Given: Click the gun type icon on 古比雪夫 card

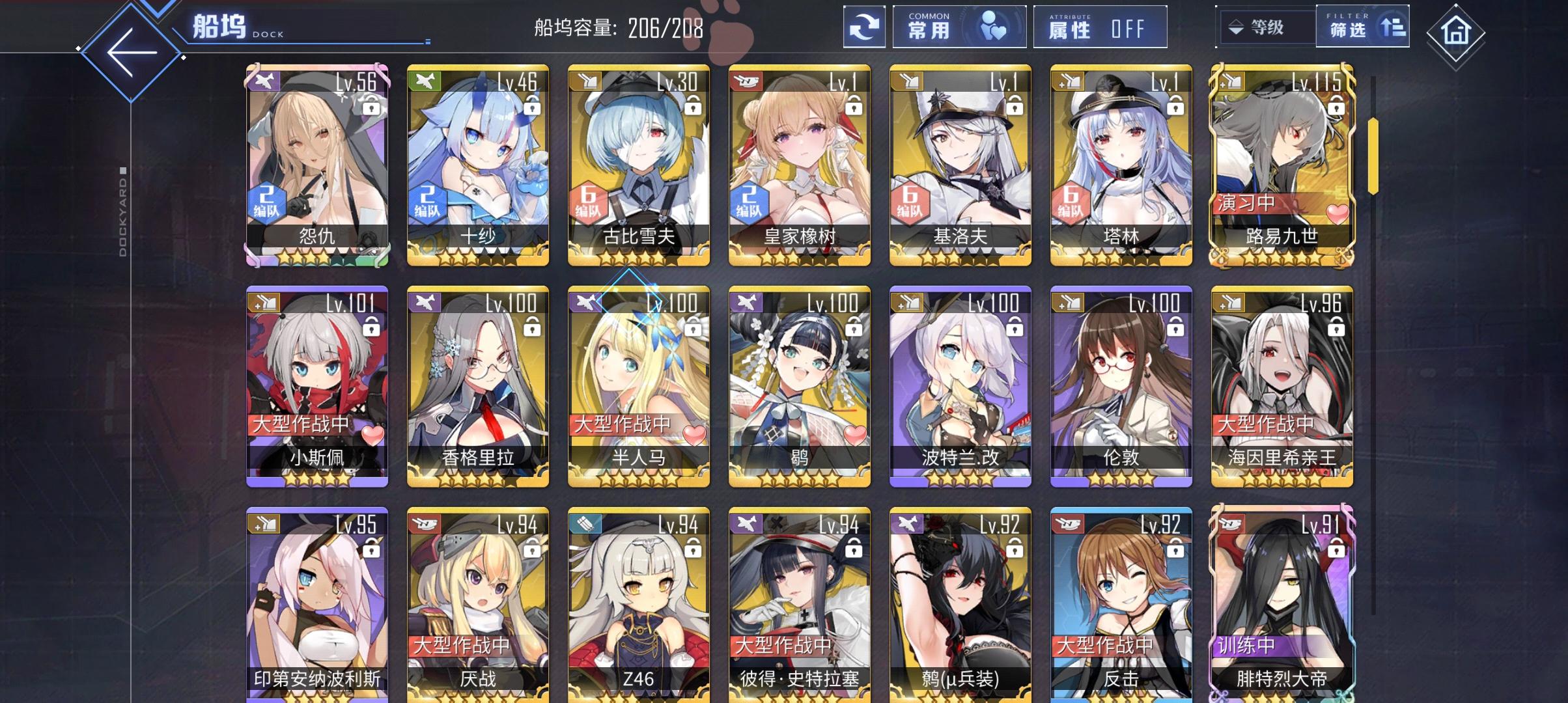Looking at the screenshot, I should (x=585, y=82).
